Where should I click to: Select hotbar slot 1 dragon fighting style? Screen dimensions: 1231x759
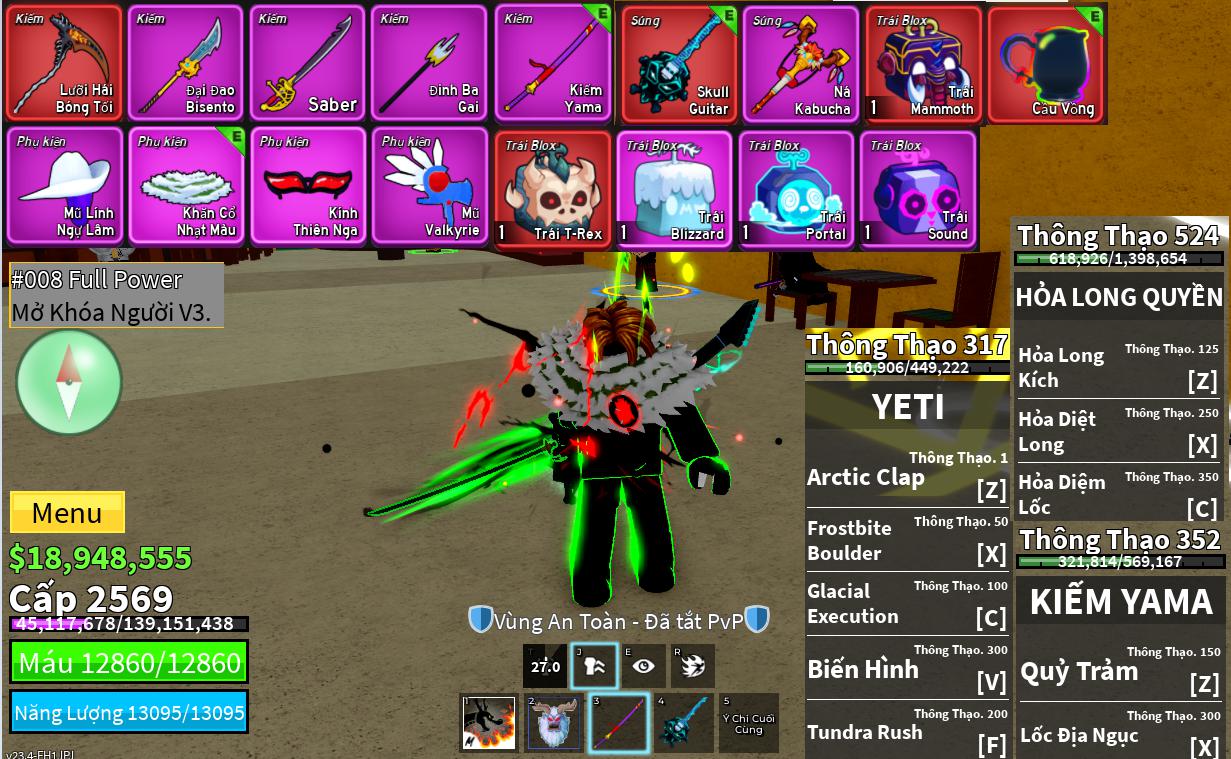click(x=489, y=723)
